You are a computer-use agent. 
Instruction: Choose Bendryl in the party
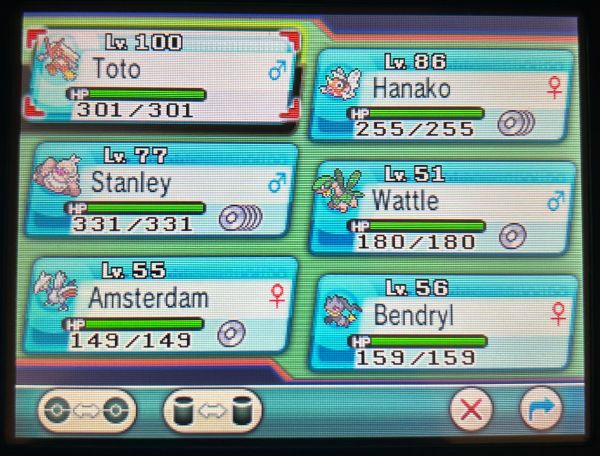(x=443, y=322)
